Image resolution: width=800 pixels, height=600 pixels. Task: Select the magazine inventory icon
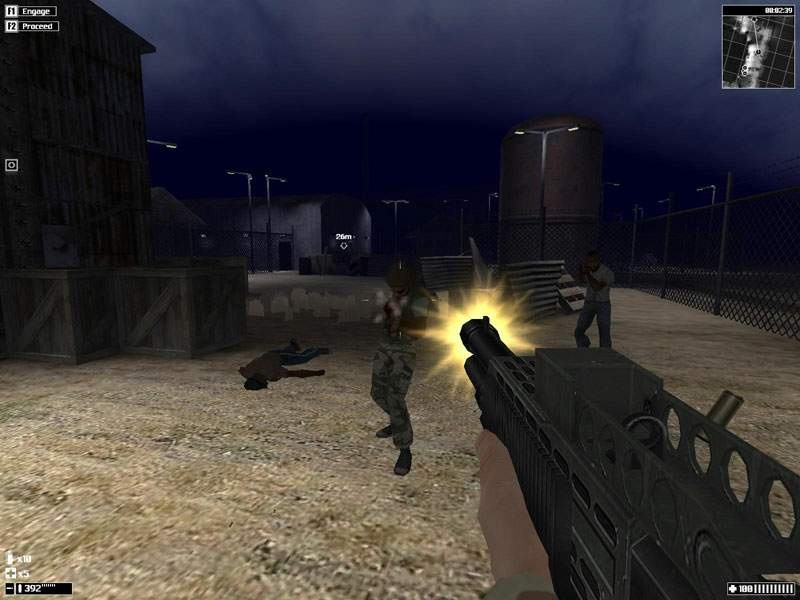point(11,558)
